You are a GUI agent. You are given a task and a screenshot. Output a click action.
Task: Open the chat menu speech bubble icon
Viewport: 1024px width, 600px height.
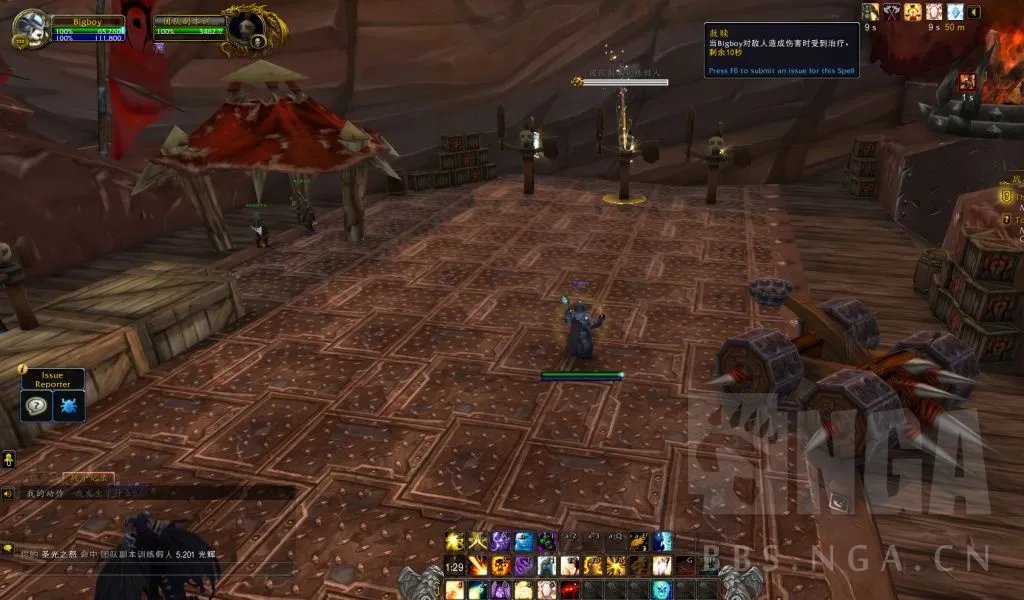[x=8, y=549]
